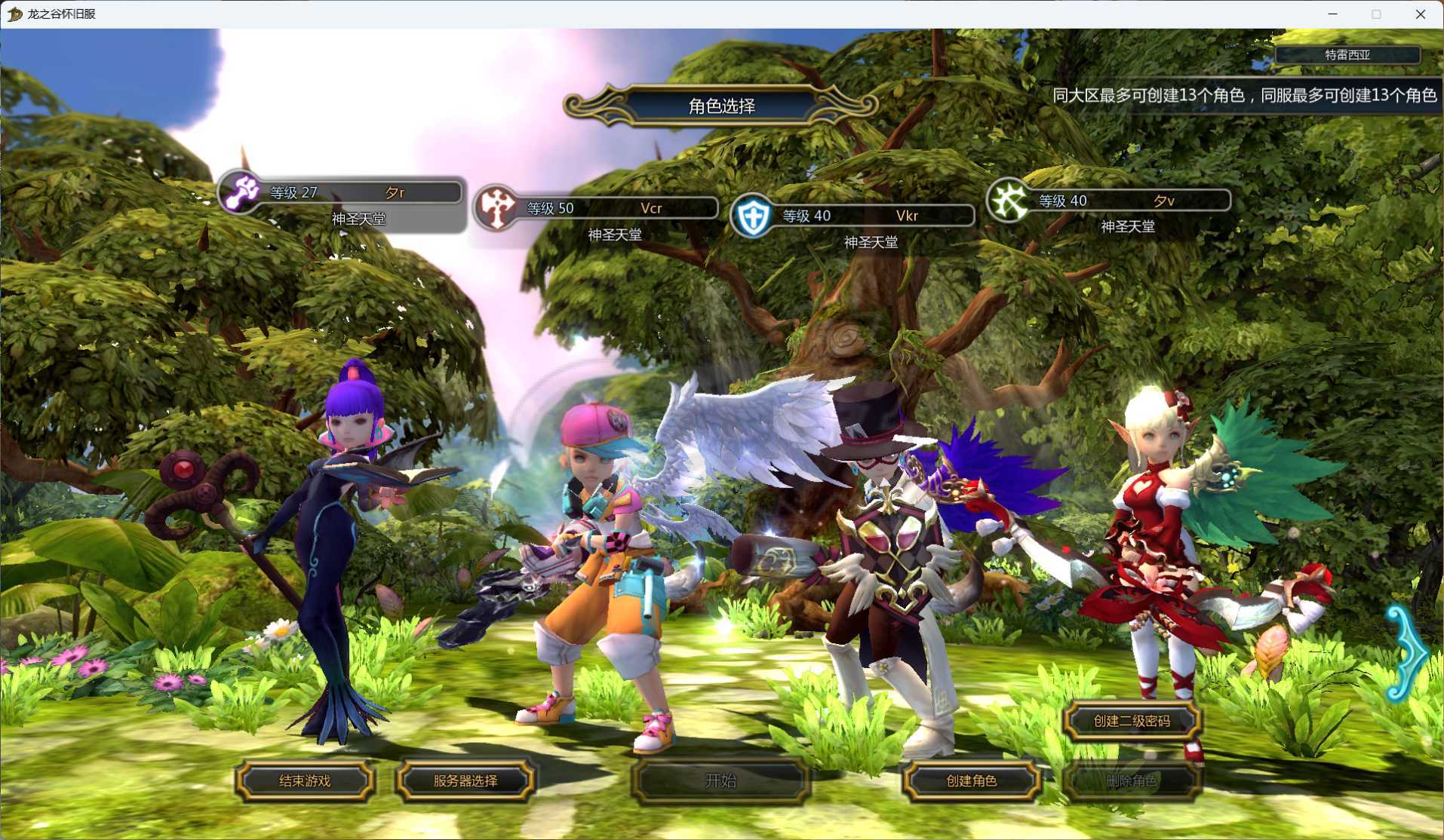The height and width of the screenshot is (840, 1444).
Task: Start the game with 开始
Action: [x=720, y=780]
